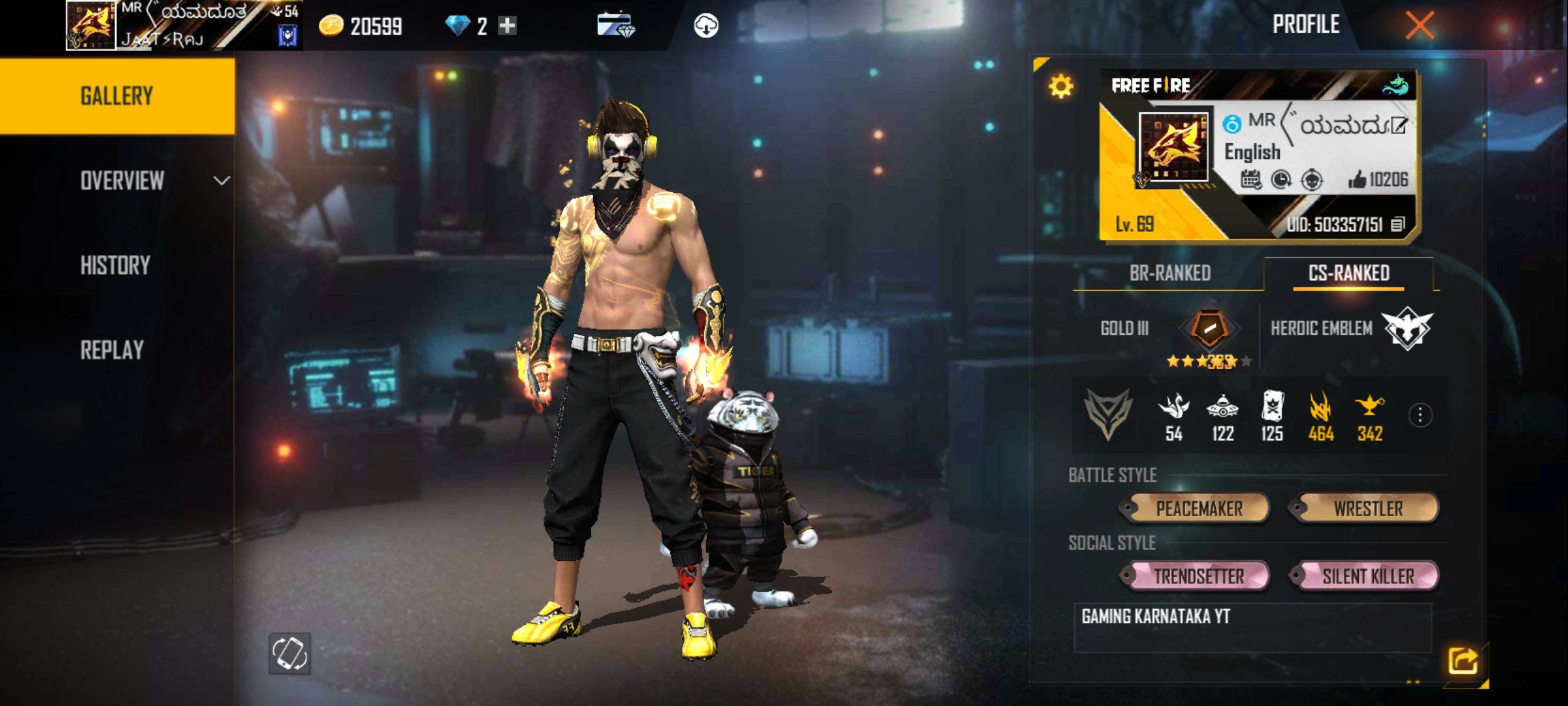1568x706 pixels.
Task: Open the profile settings gear
Action: click(1061, 86)
